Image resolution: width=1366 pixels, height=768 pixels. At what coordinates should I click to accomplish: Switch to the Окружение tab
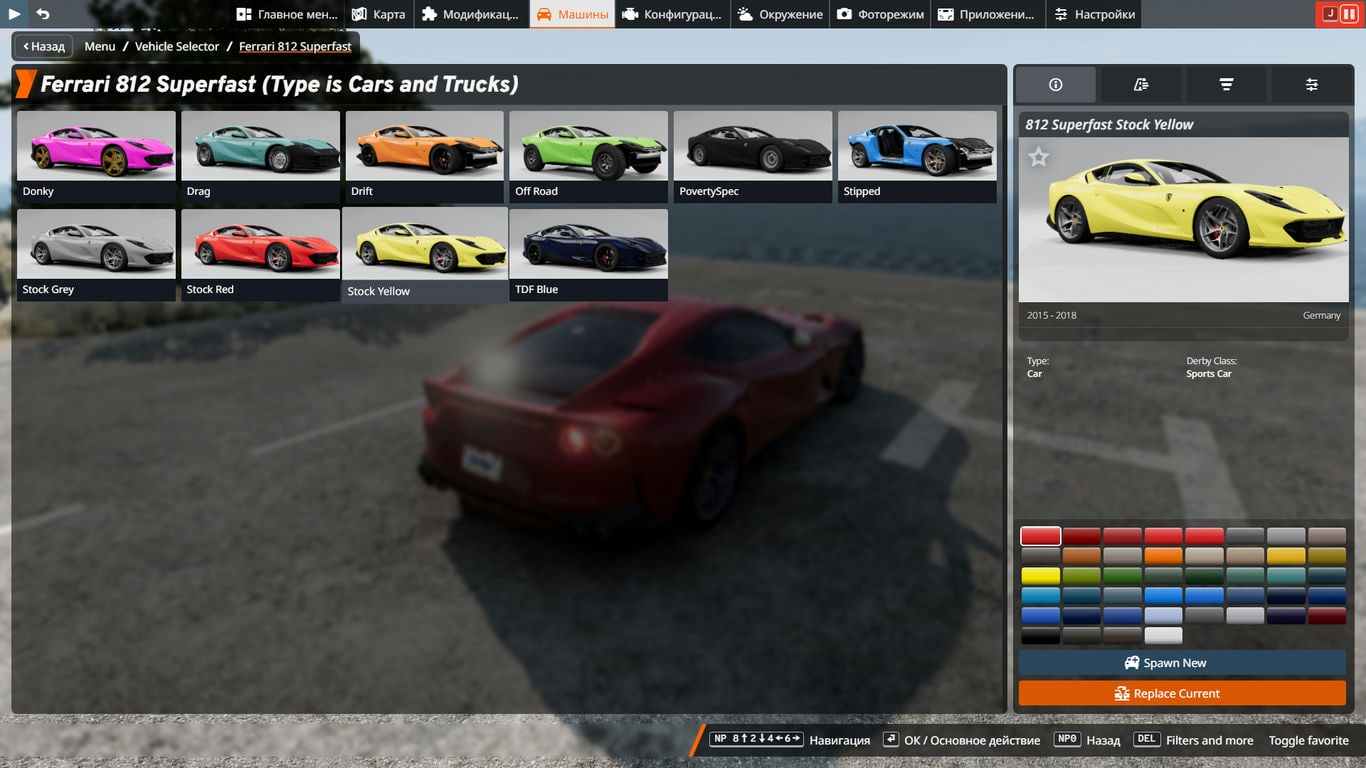(780, 14)
